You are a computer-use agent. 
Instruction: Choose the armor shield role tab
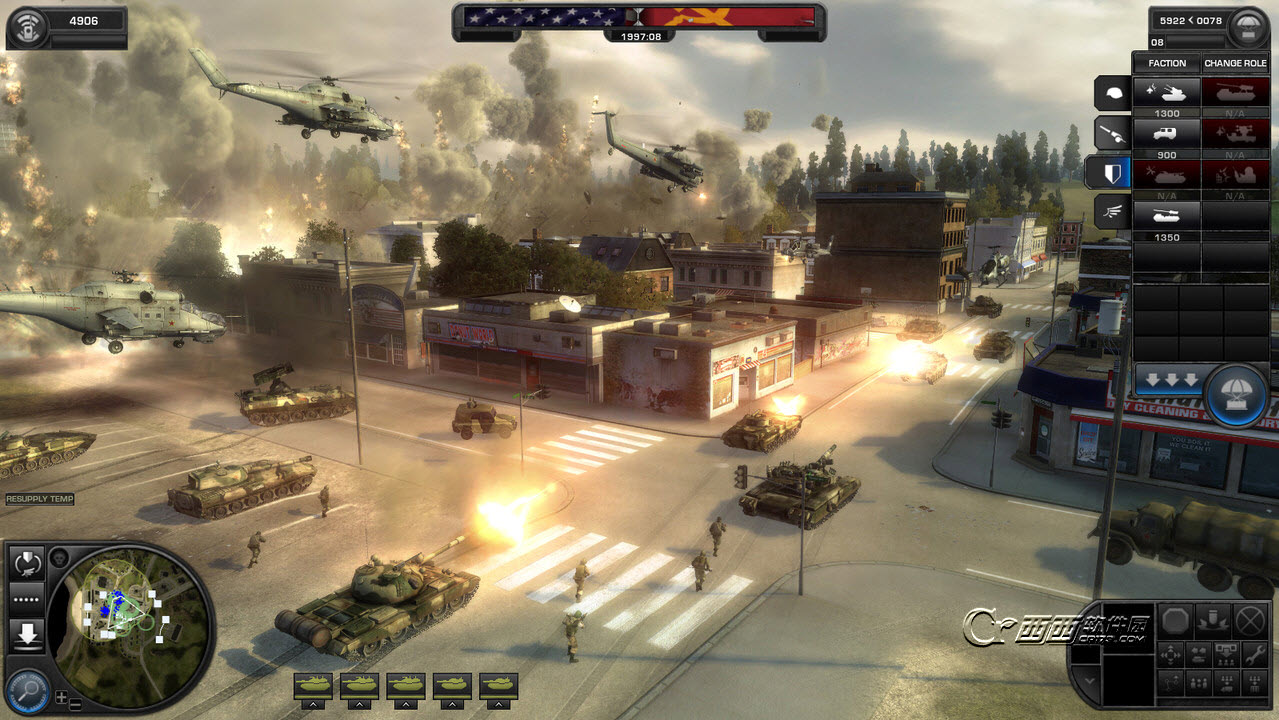(x=1112, y=172)
